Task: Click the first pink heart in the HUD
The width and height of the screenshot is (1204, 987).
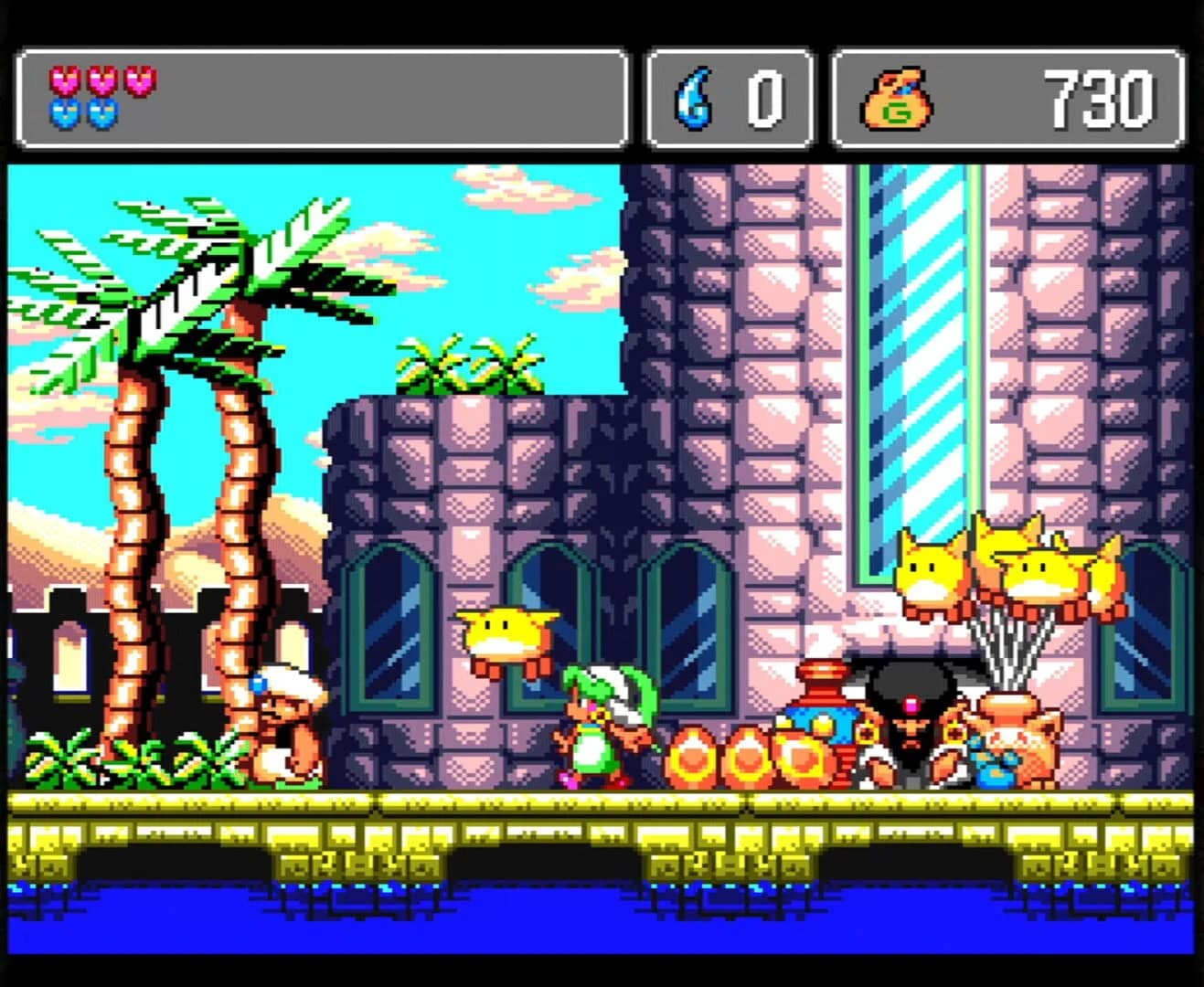Action: (64, 80)
